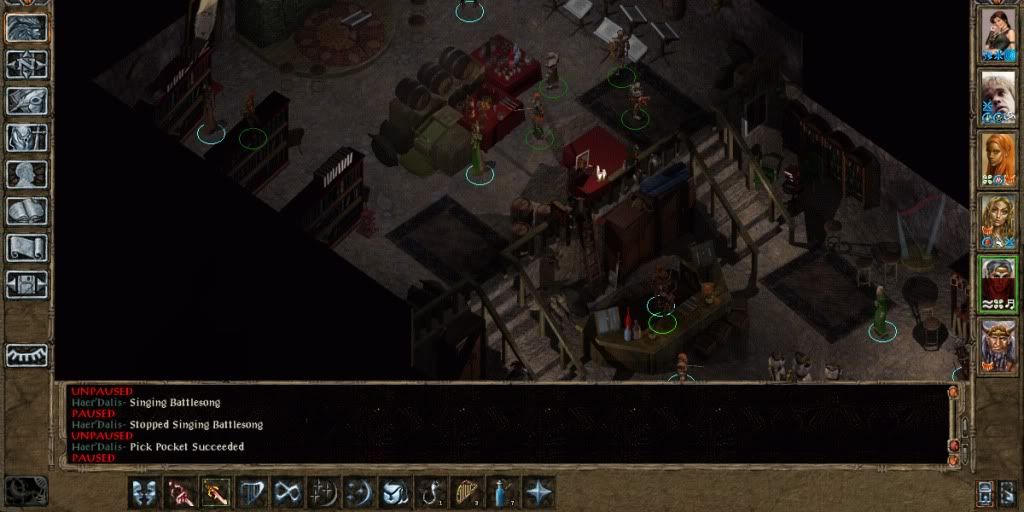Click the masked character's portrait with green border
The image size is (1024, 512).
pyautogui.click(x=997, y=284)
